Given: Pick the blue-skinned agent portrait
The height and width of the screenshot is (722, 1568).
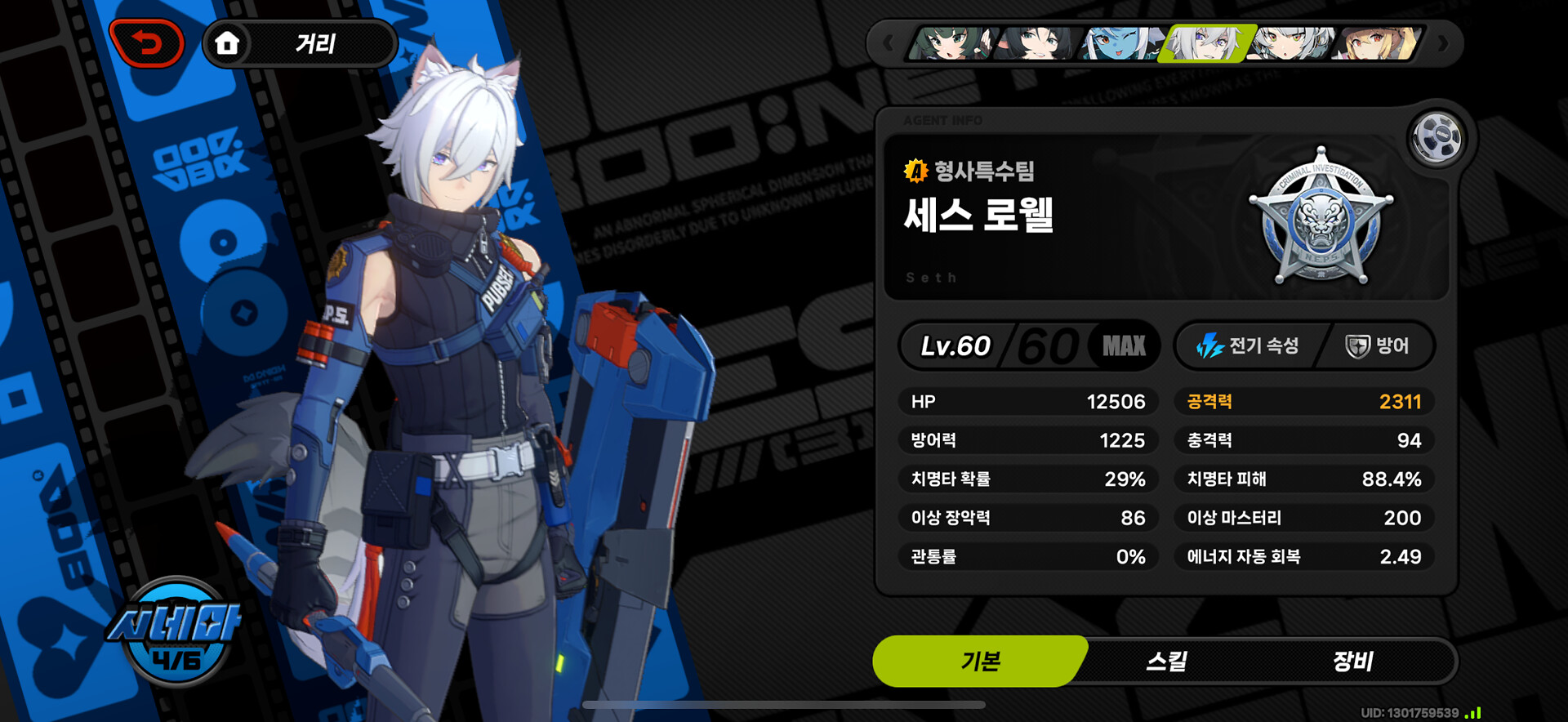Looking at the screenshot, I should click(1120, 43).
